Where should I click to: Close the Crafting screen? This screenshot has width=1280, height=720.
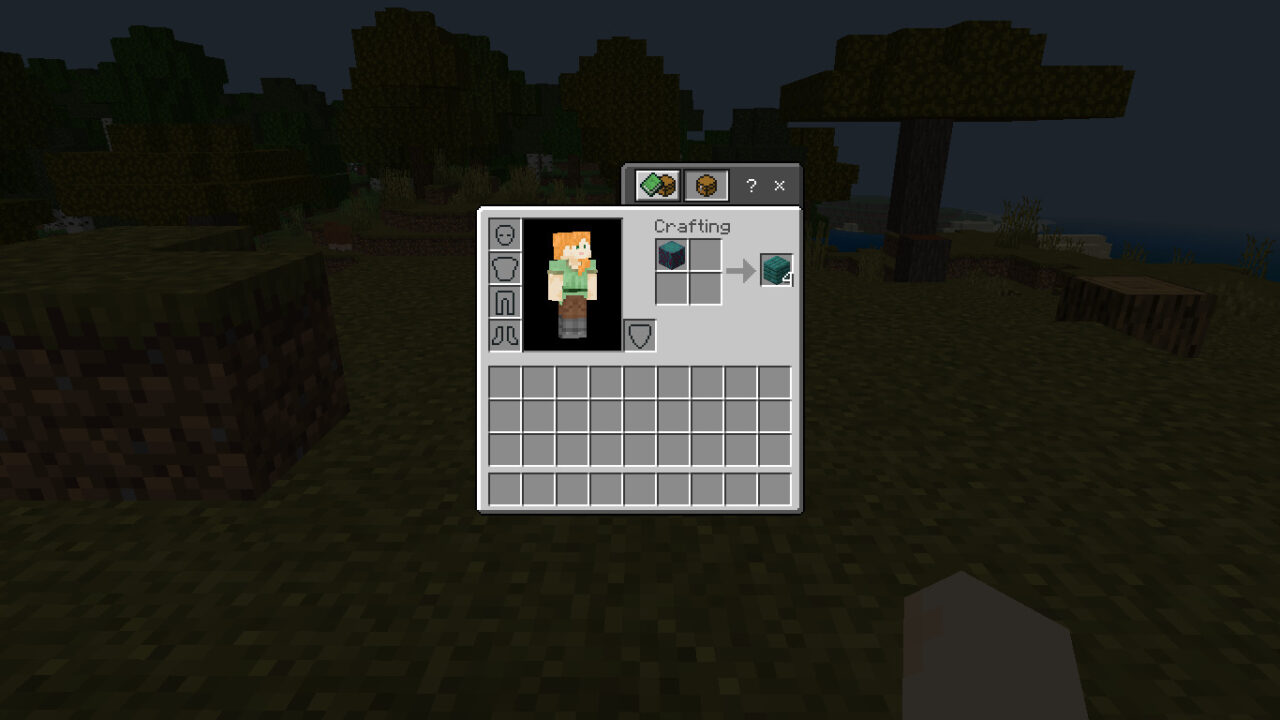click(x=779, y=185)
